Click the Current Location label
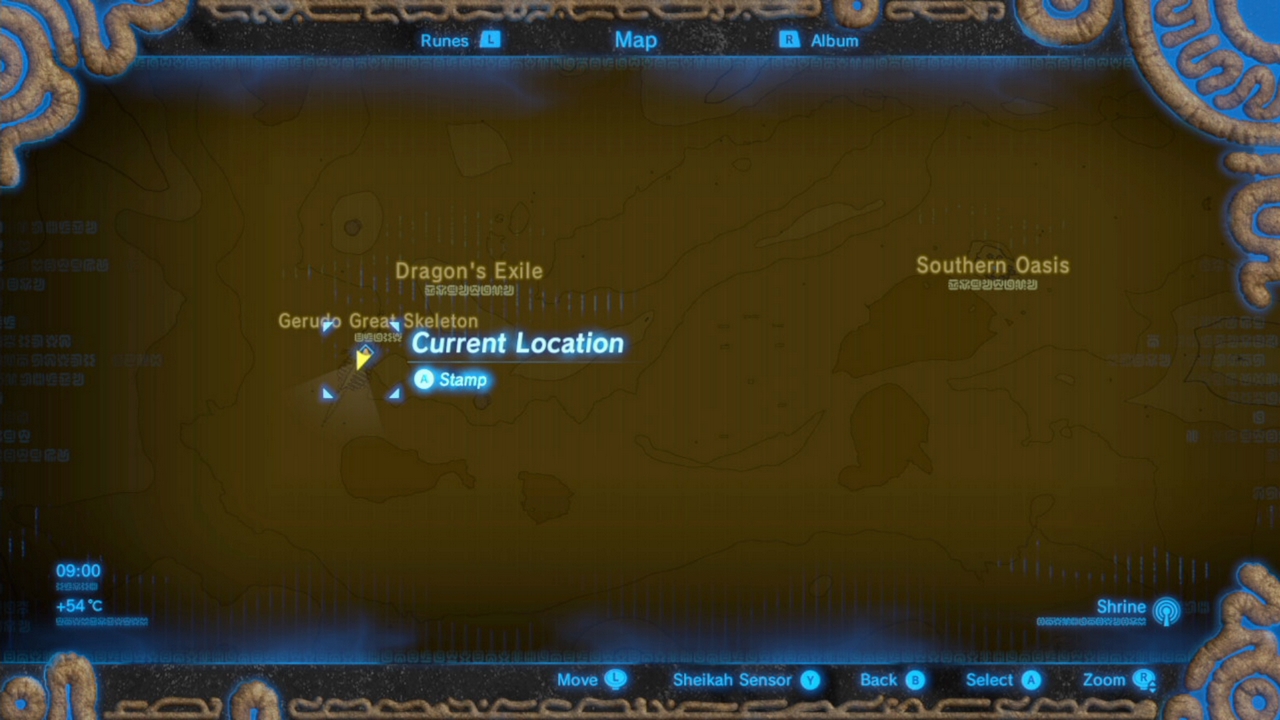Viewport: 1280px width, 720px height. [517, 343]
